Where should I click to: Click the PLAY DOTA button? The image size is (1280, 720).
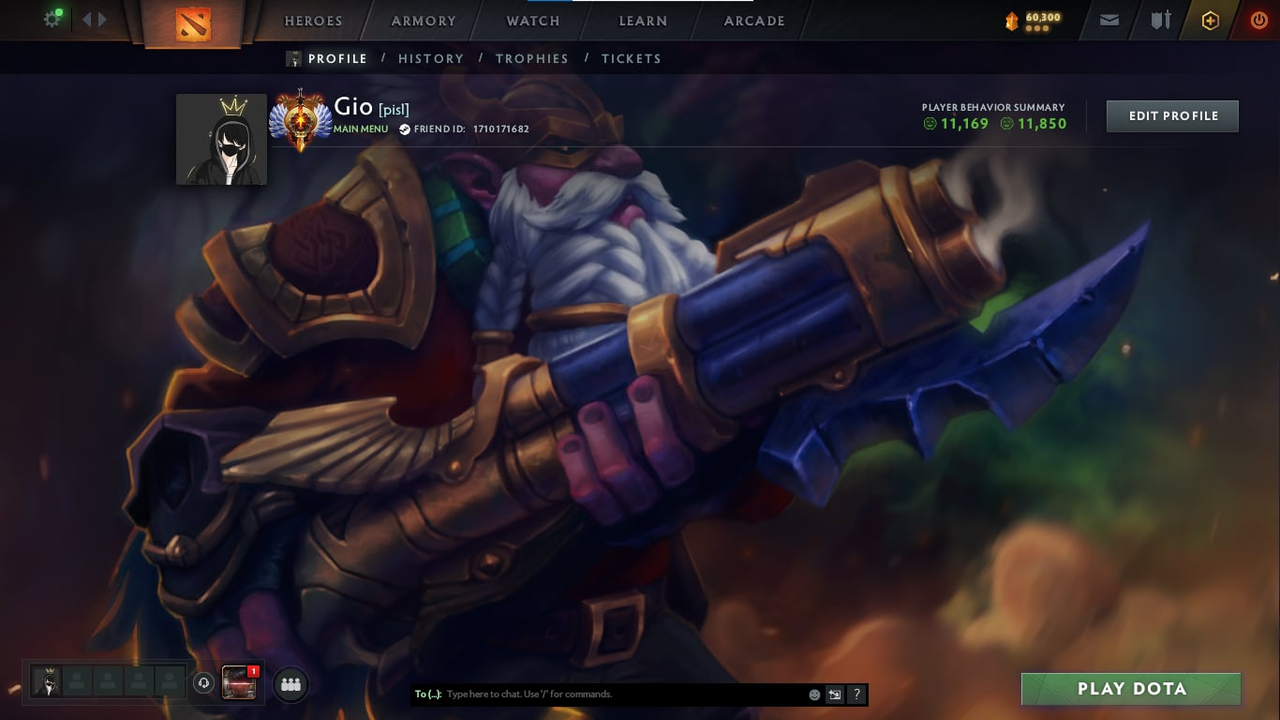(x=1131, y=688)
